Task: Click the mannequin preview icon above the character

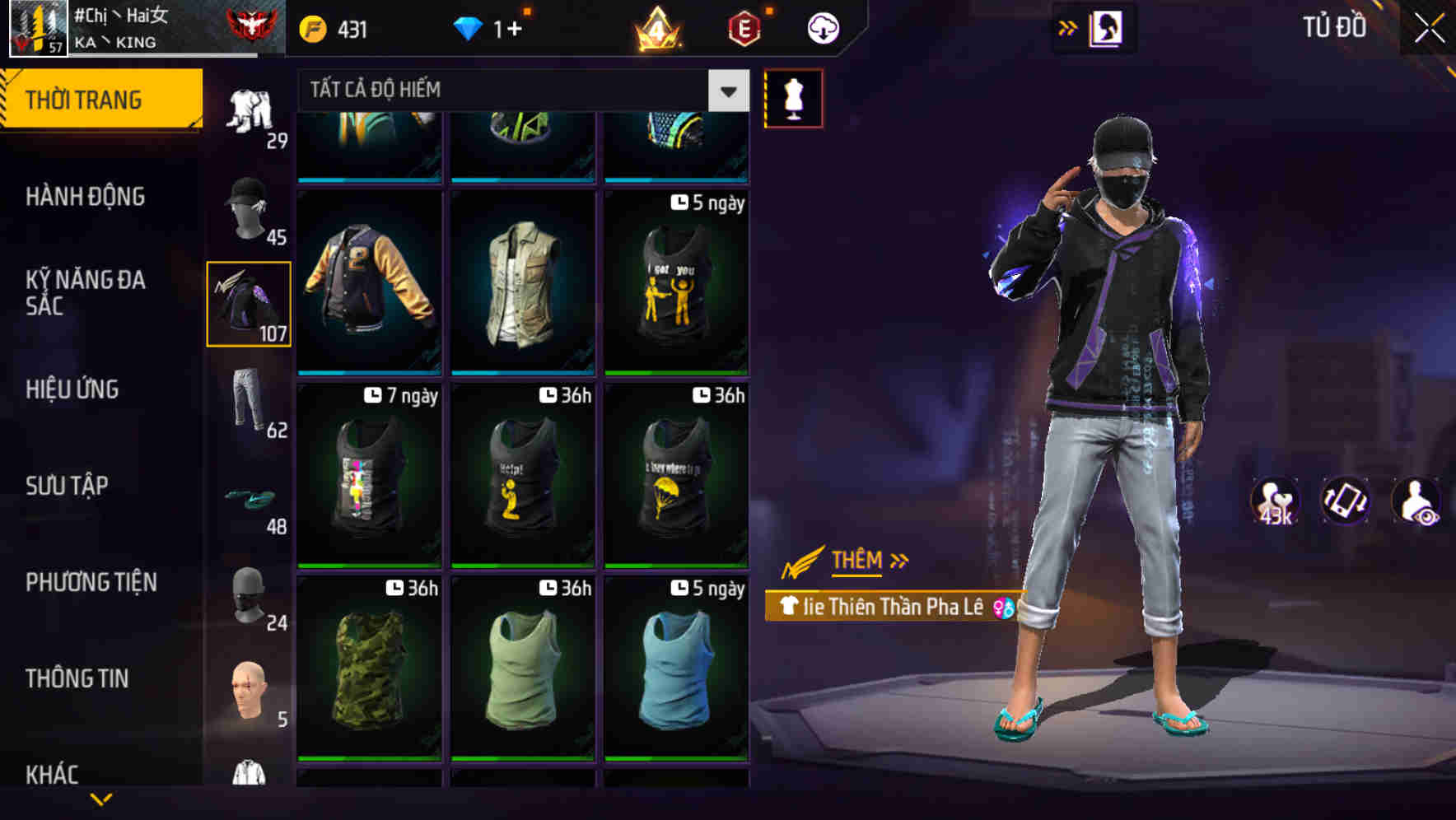Action: tap(793, 97)
